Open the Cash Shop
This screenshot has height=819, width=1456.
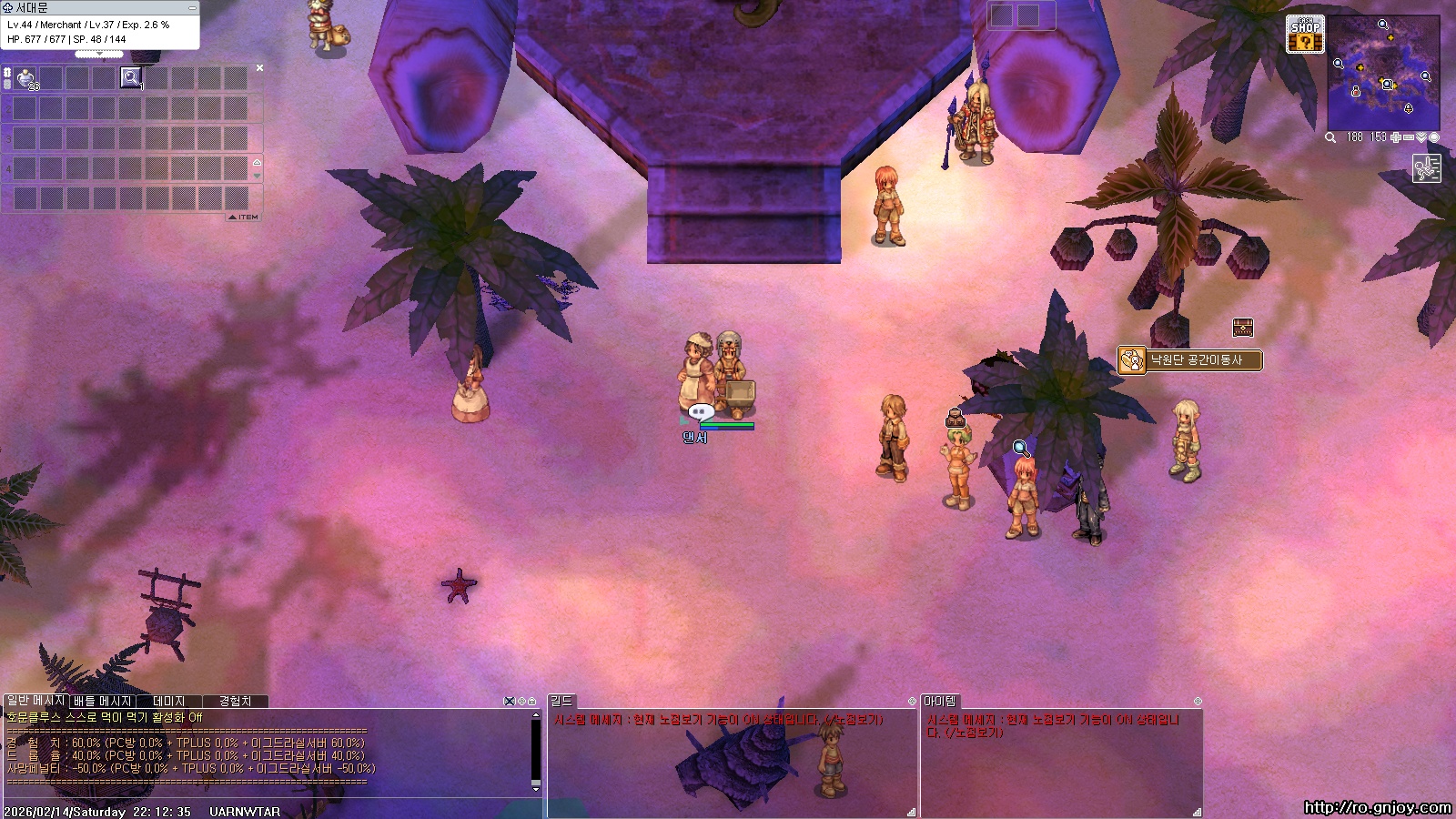[x=1305, y=34]
